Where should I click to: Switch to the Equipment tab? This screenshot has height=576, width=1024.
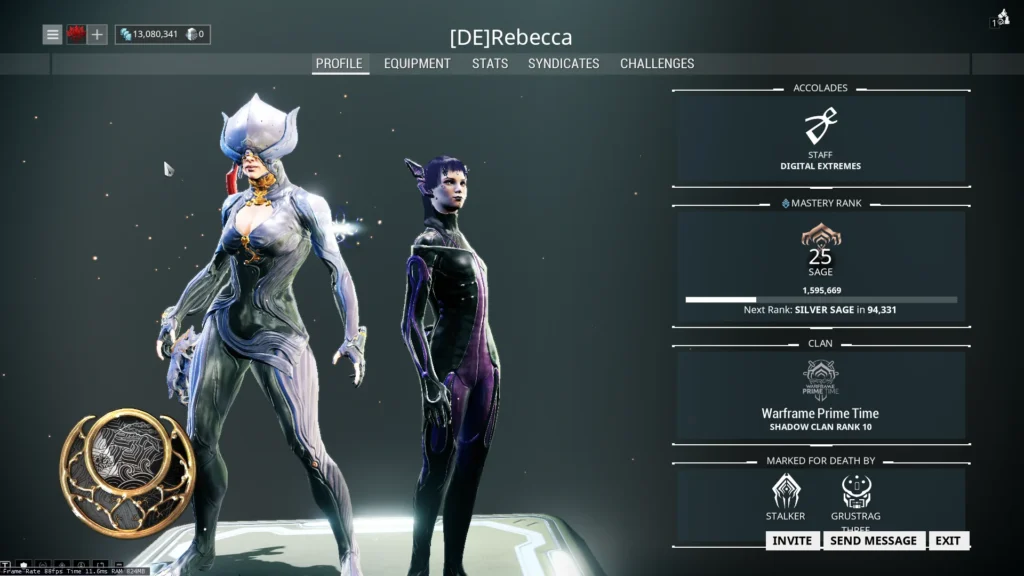pyautogui.click(x=417, y=63)
